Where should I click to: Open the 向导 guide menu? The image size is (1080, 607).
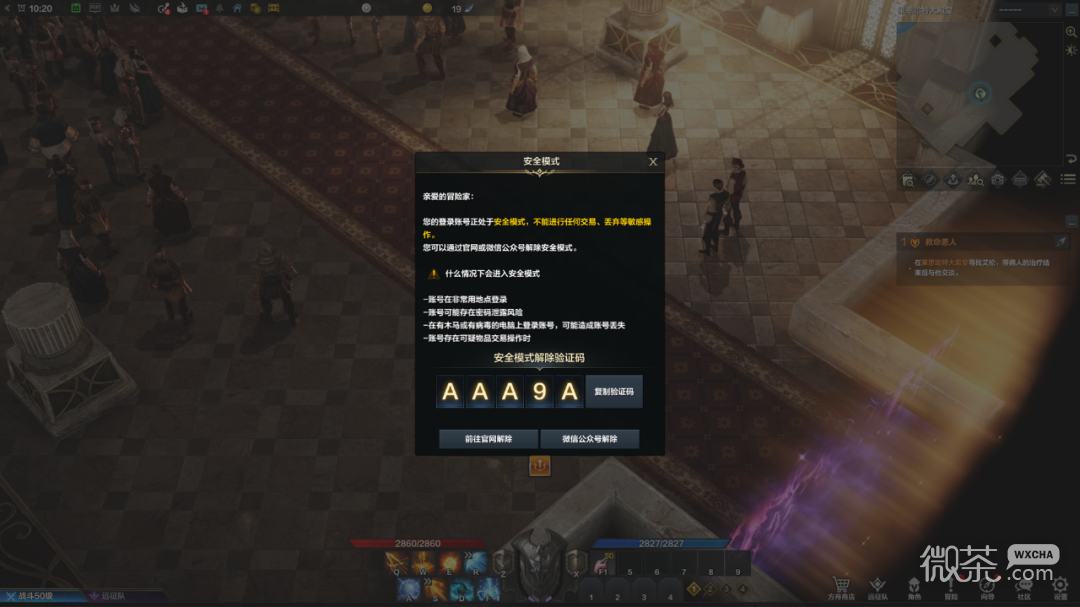[987, 588]
